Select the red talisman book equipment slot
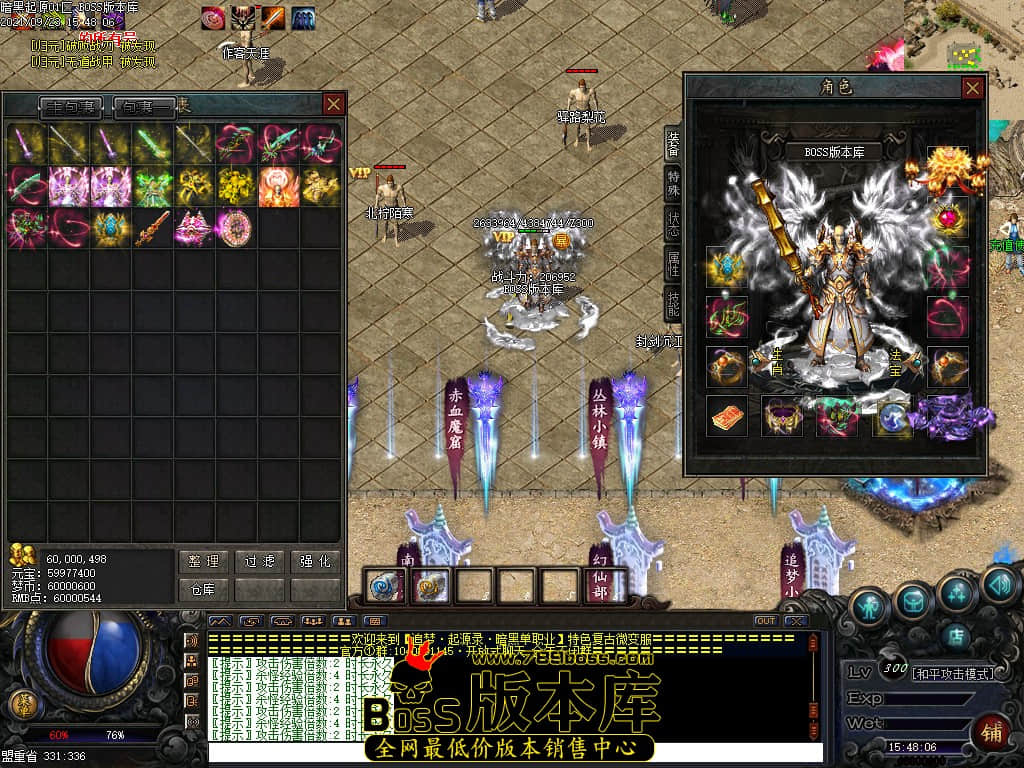This screenshot has height=768, width=1024. (x=726, y=415)
